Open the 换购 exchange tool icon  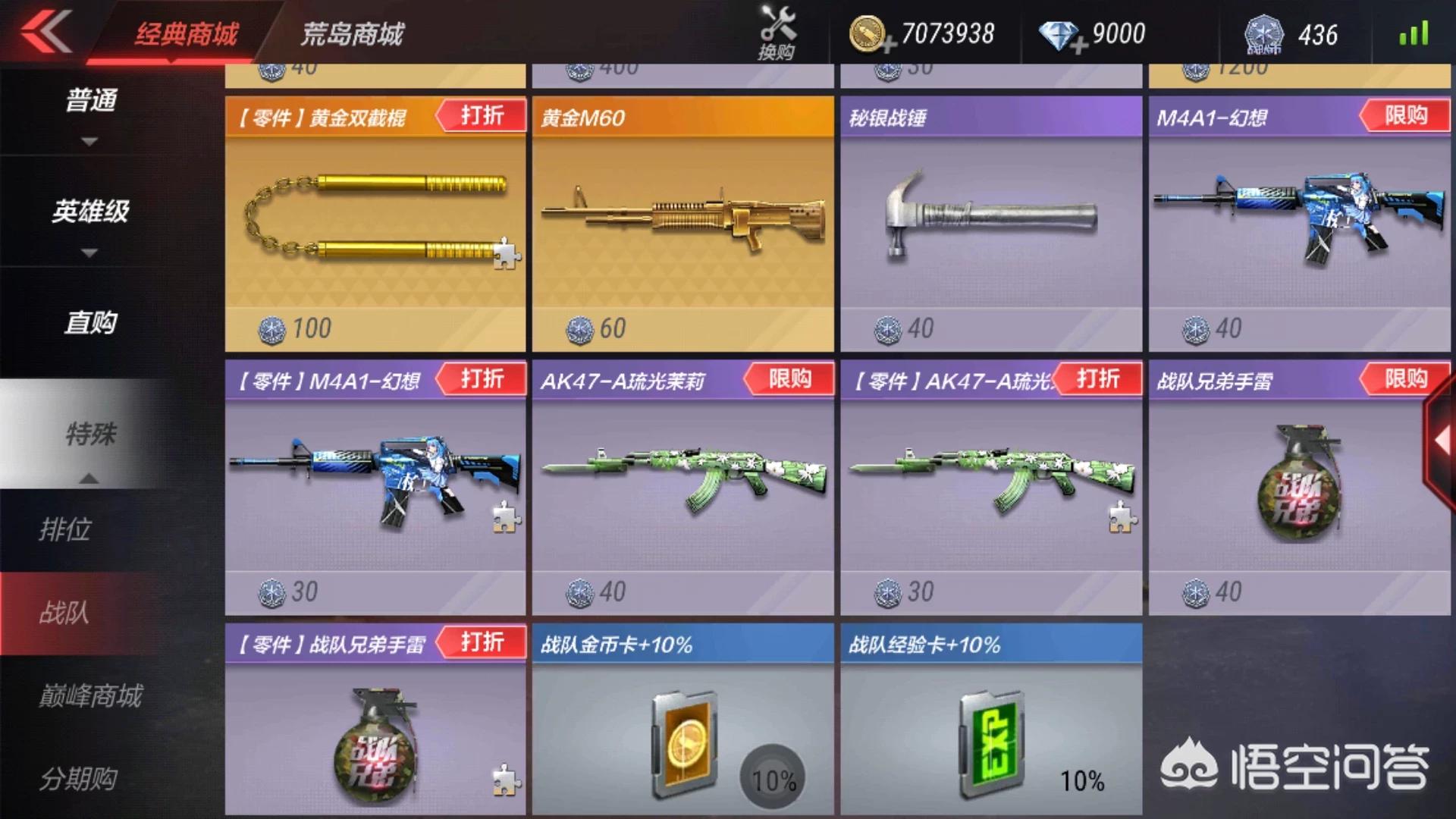point(777,30)
